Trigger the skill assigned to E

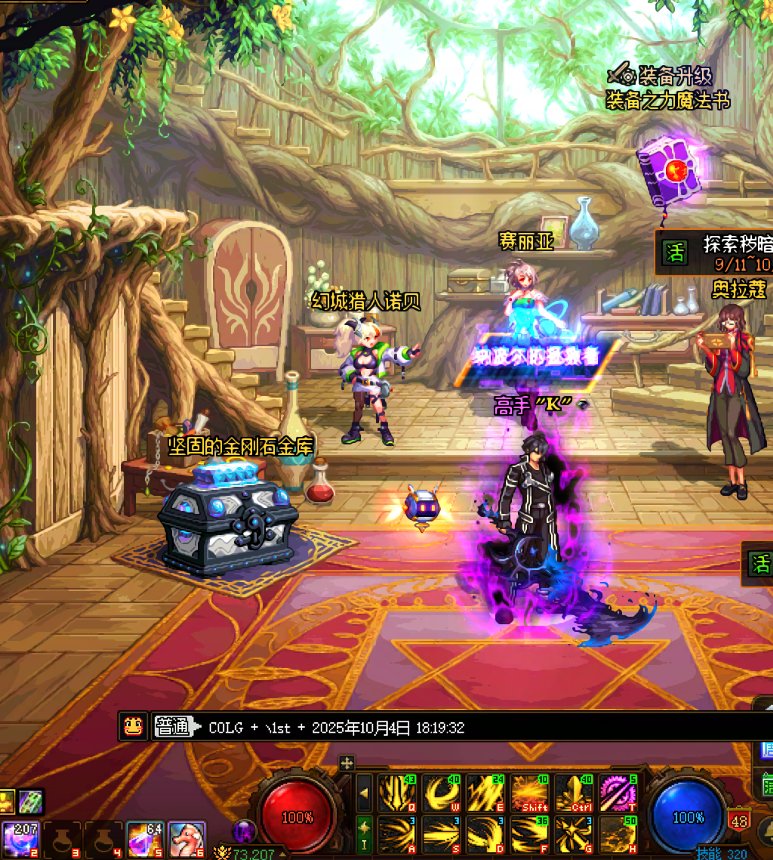click(x=485, y=794)
